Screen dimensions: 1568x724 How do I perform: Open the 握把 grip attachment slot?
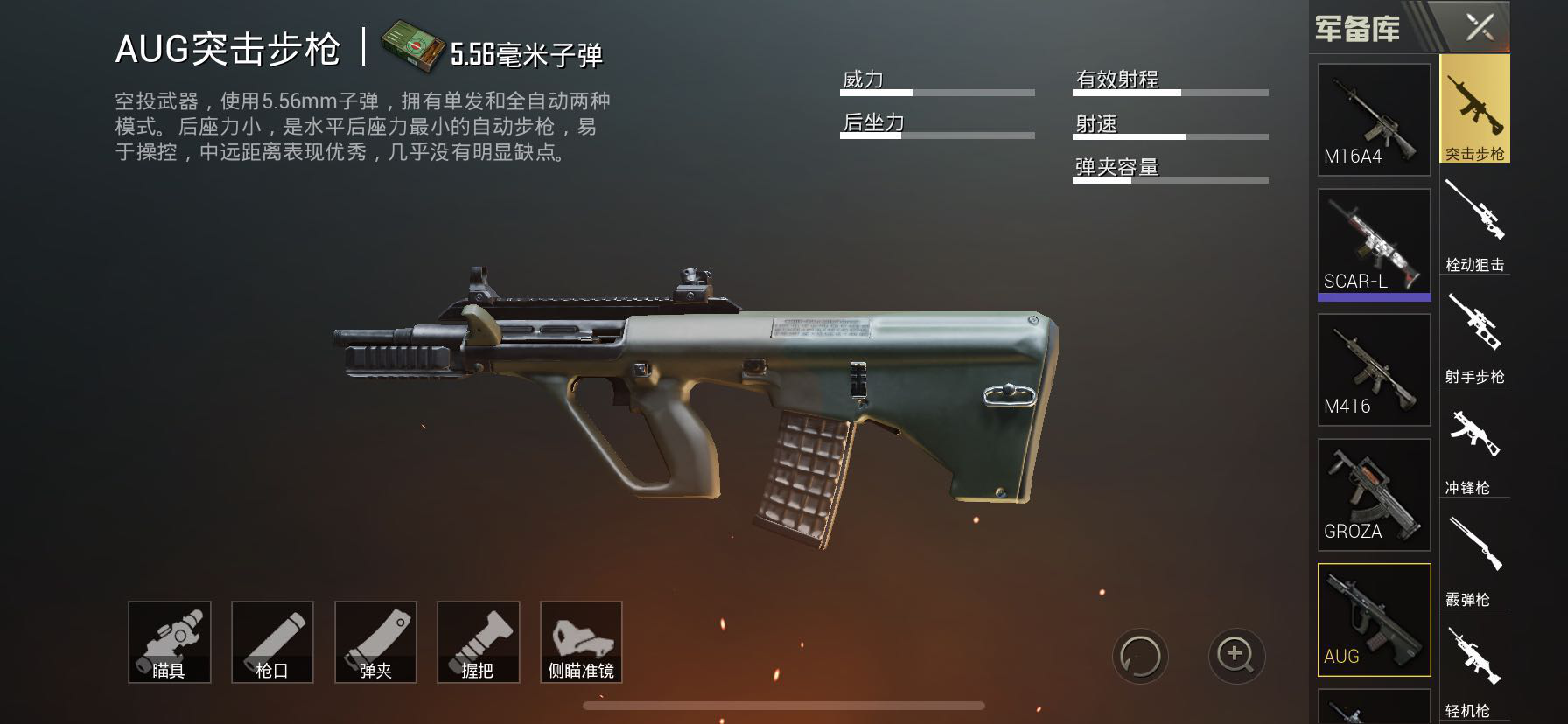(478, 642)
